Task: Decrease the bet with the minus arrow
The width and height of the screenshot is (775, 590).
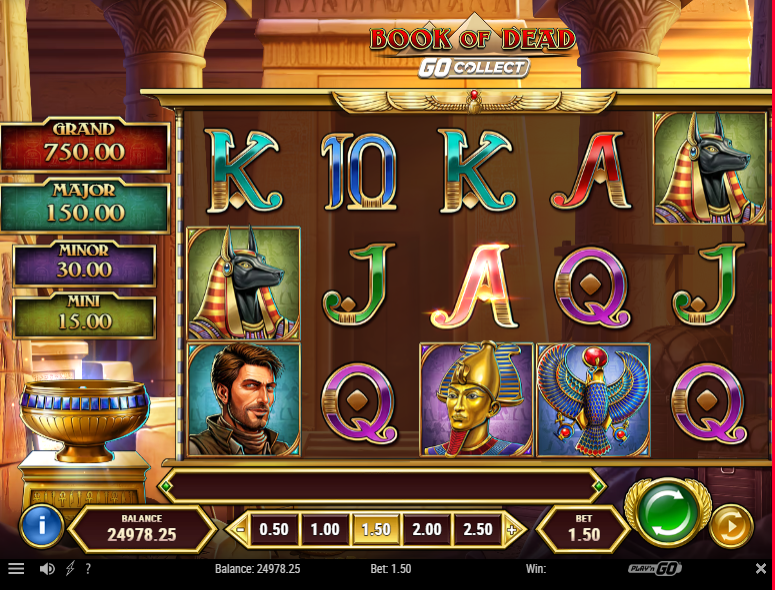Action: 238,529
